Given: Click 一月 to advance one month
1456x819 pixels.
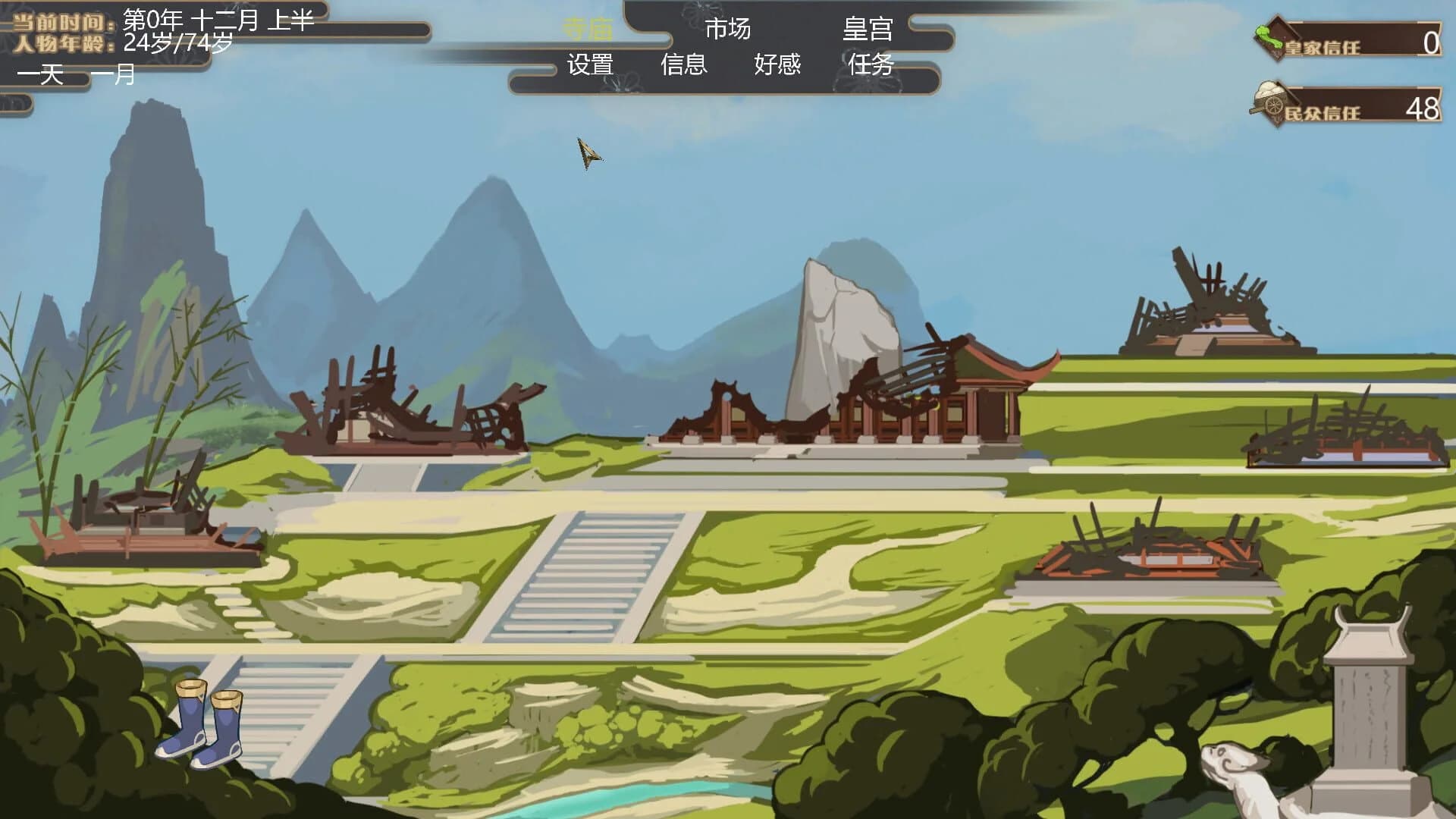Looking at the screenshot, I should (112, 74).
